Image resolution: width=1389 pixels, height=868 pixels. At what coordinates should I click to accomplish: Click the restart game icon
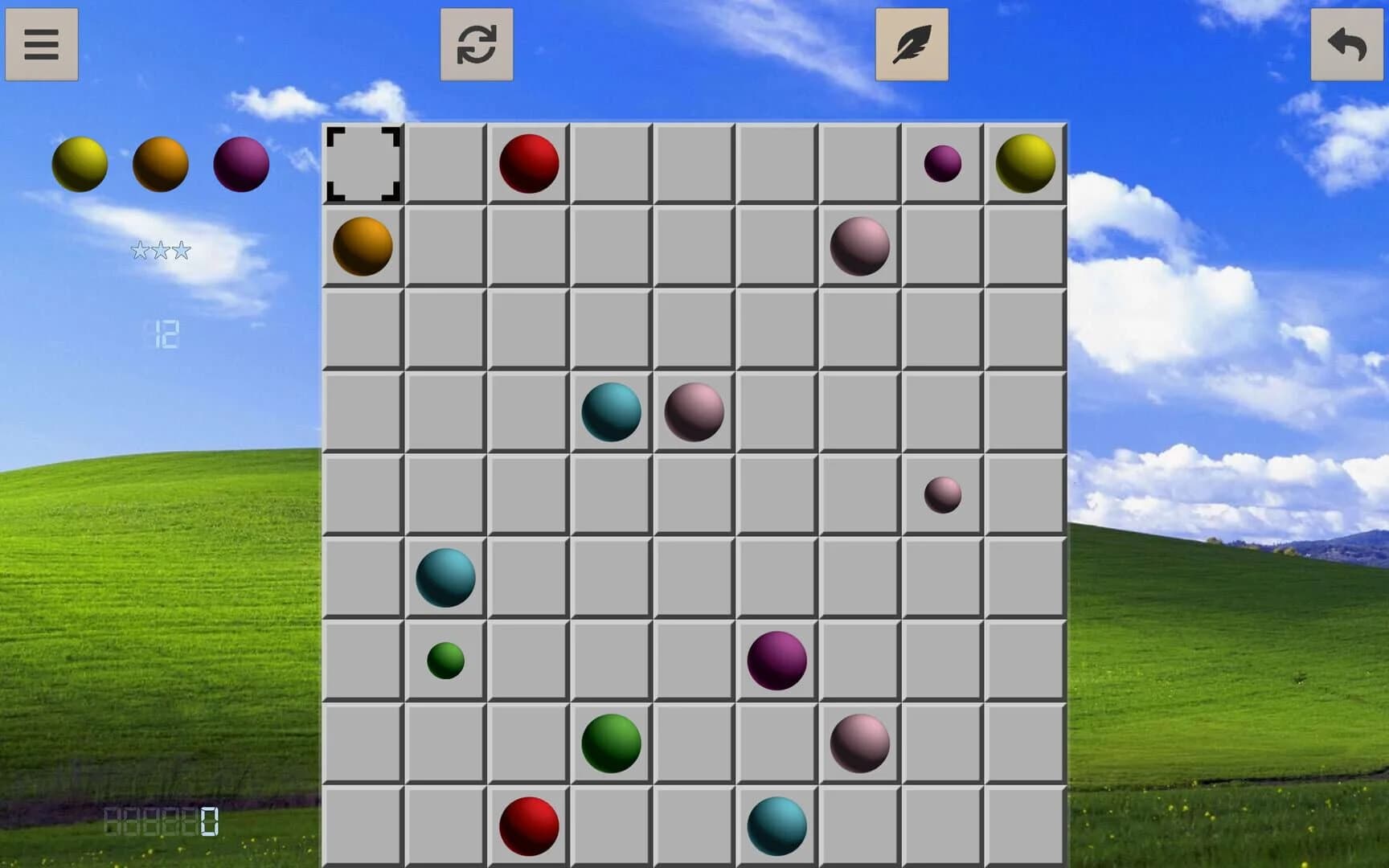[x=476, y=44]
